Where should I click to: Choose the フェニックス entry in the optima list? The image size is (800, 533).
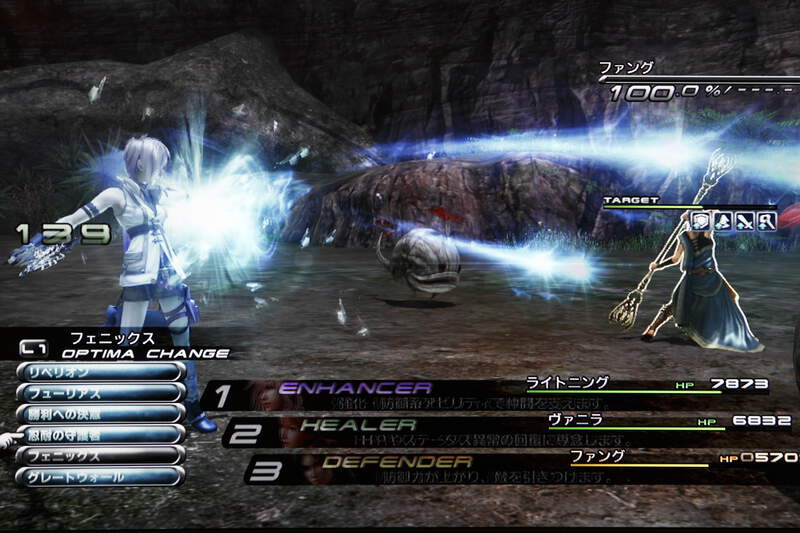(x=100, y=455)
